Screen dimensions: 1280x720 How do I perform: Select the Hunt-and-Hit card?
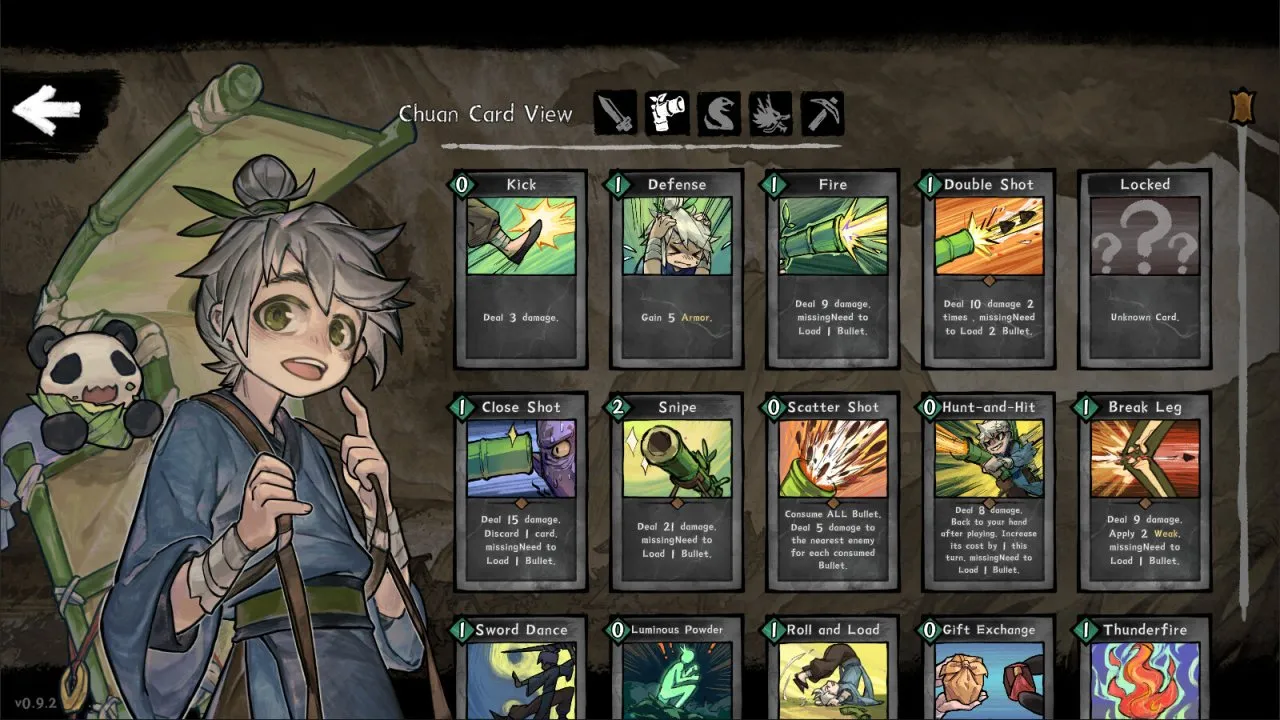(x=988, y=491)
